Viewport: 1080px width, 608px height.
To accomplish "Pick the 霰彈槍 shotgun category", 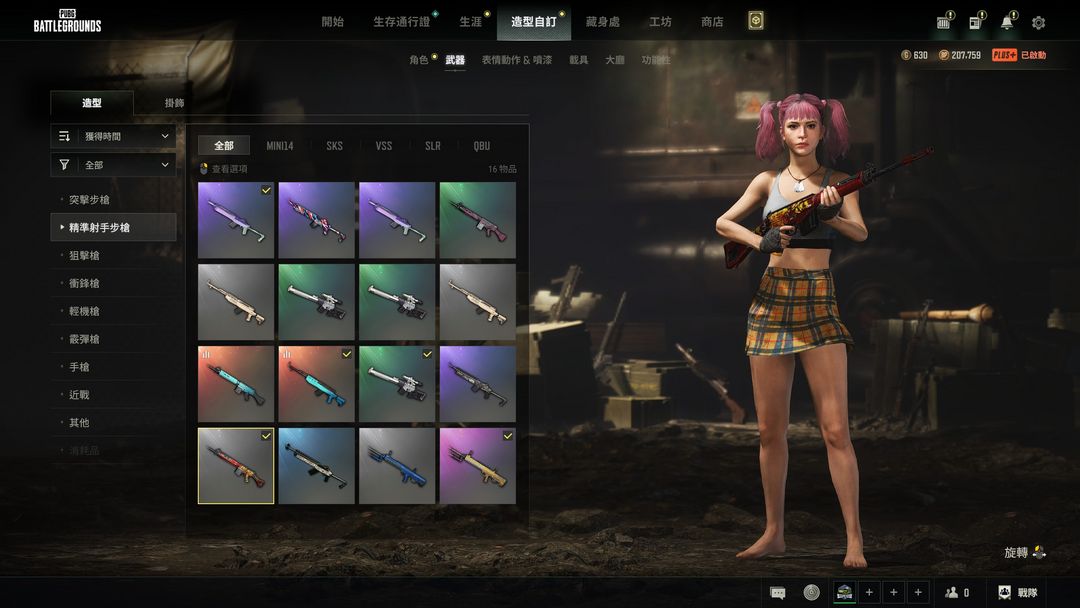I will tap(84, 340).
